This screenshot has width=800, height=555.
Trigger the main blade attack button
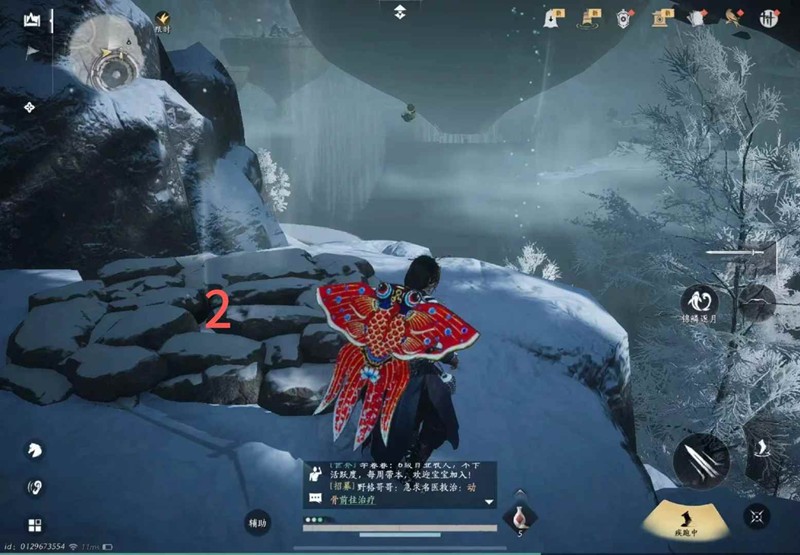coord(700,460)
